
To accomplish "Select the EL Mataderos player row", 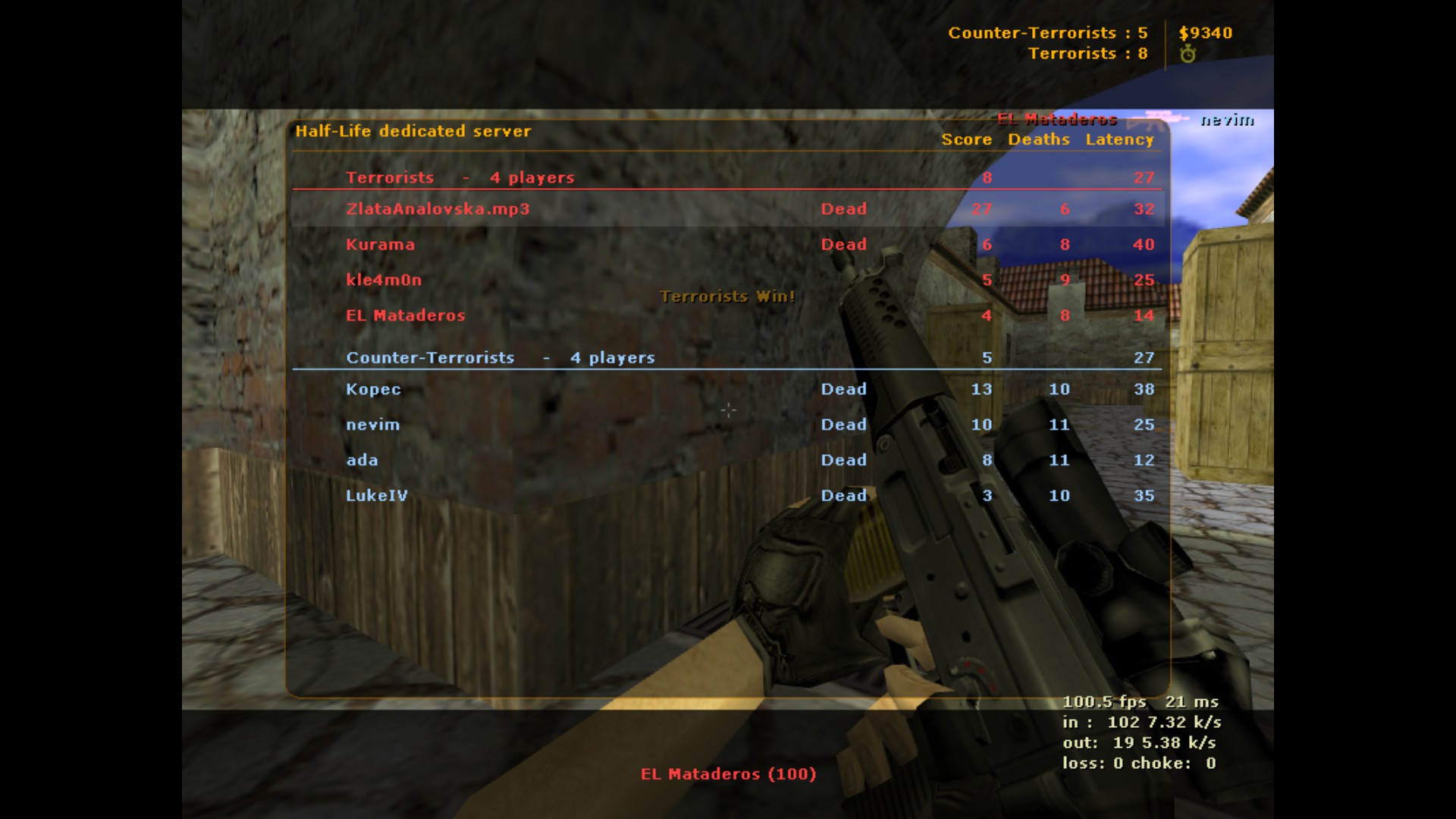I will [405, 315].
